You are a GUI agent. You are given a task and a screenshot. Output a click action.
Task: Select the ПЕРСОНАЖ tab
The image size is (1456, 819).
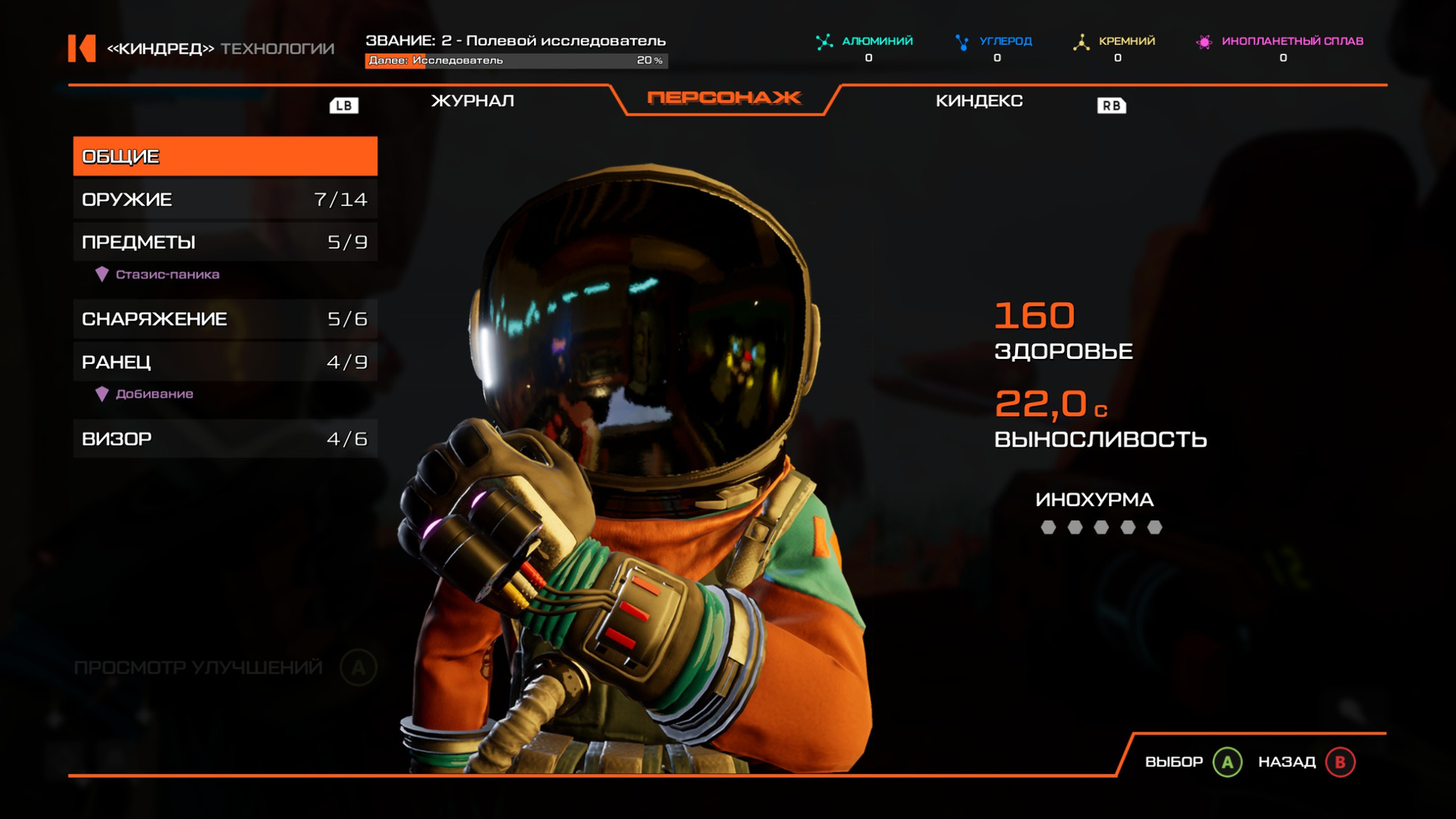point(724,98)
